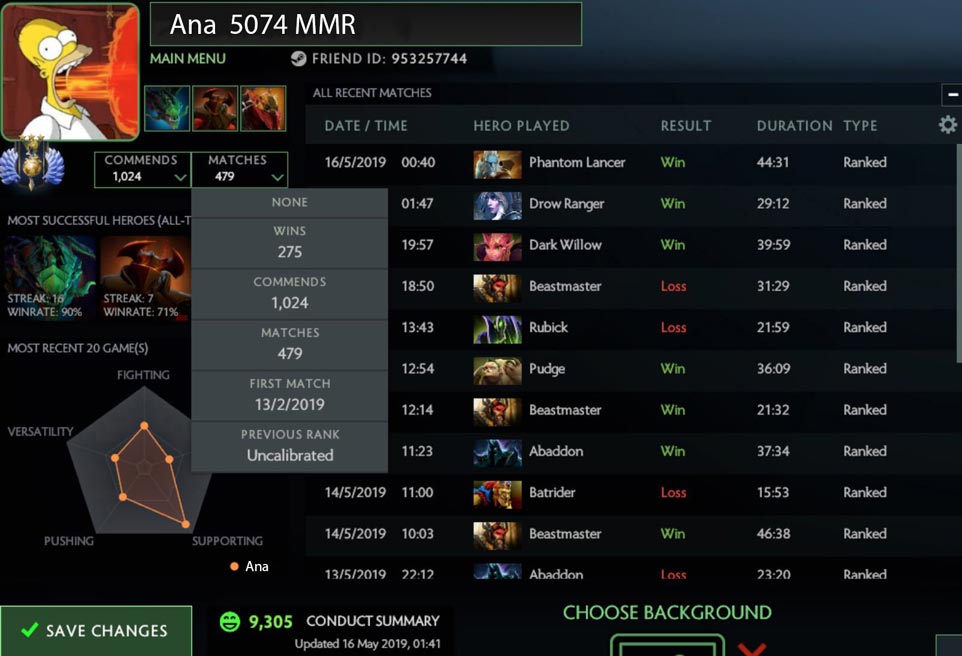This screenshot has width=962, height=656.
Task: Choose None in the stat list
Action: click(x=289, y=202)
